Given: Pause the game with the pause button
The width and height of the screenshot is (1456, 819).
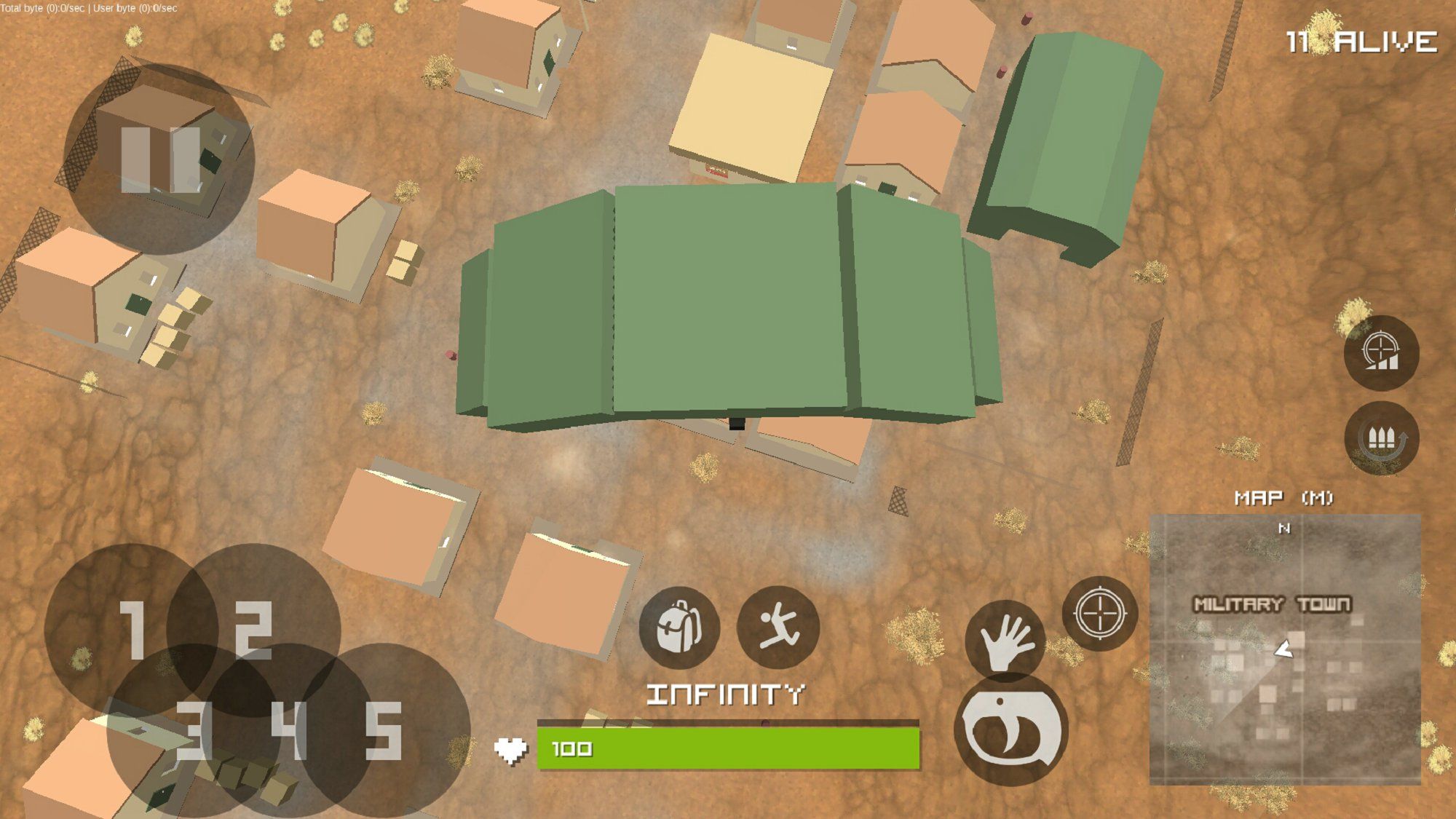Looking at the screenshot, I should click(159, 159).
